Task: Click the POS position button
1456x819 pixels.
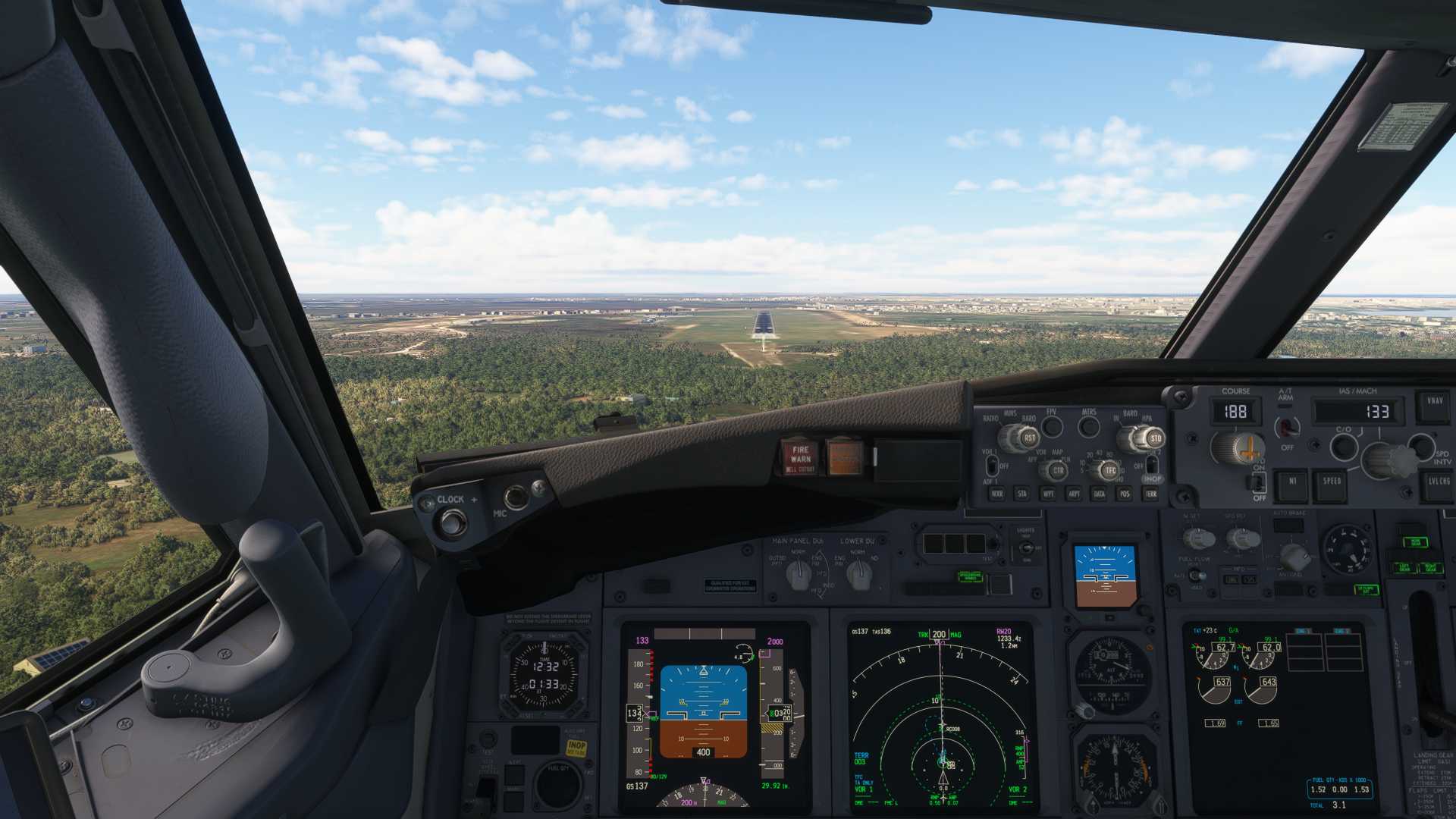Action: click(x=1125, y=494)
